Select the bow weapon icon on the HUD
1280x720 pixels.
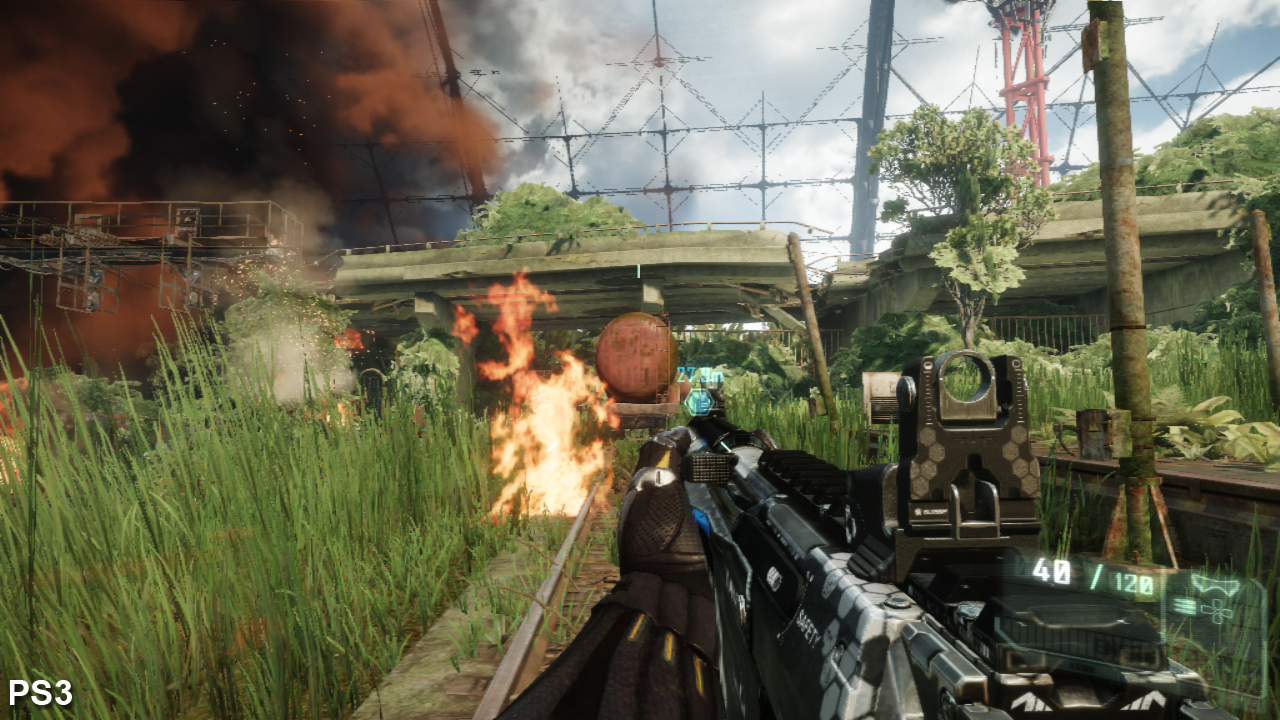[1215, 585]
